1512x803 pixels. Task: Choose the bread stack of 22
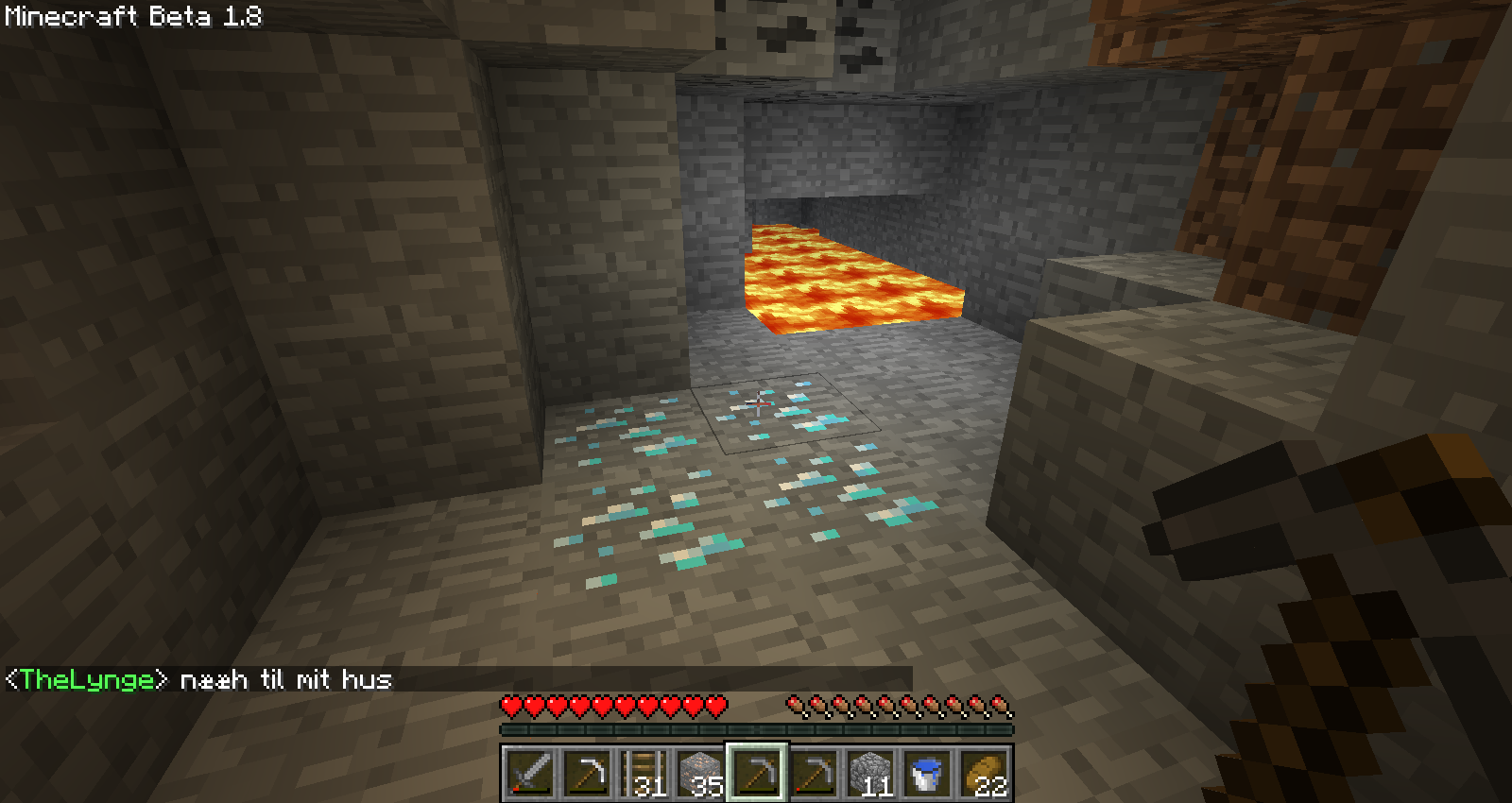tap(984, 774)
